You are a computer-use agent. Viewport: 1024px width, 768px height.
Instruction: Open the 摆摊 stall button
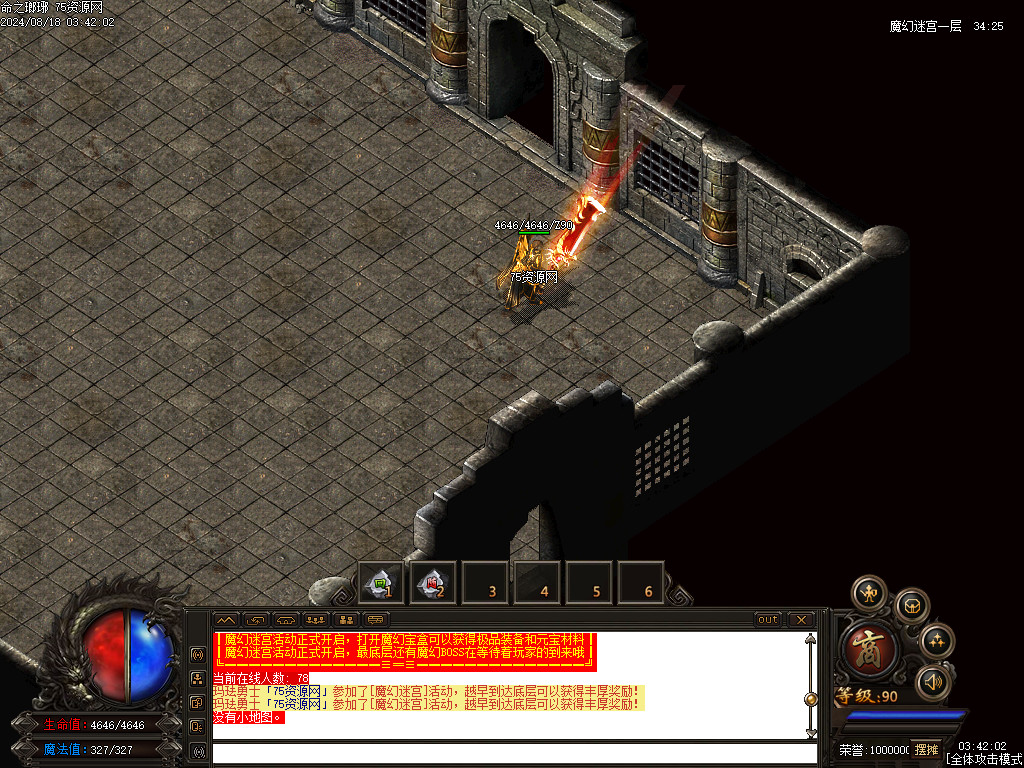927,749
